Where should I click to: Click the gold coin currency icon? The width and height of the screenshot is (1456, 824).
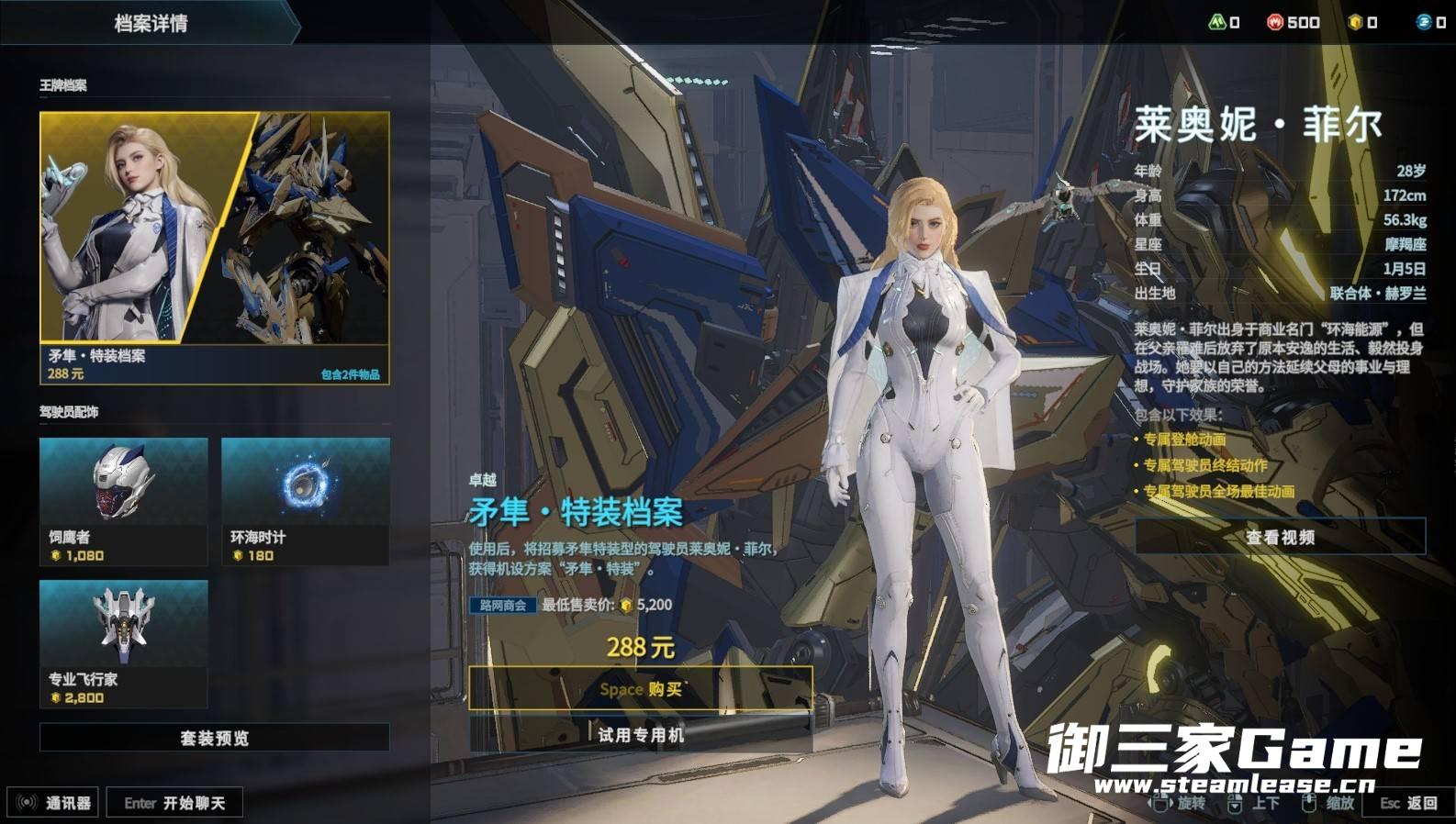[x=1355, y=22]
